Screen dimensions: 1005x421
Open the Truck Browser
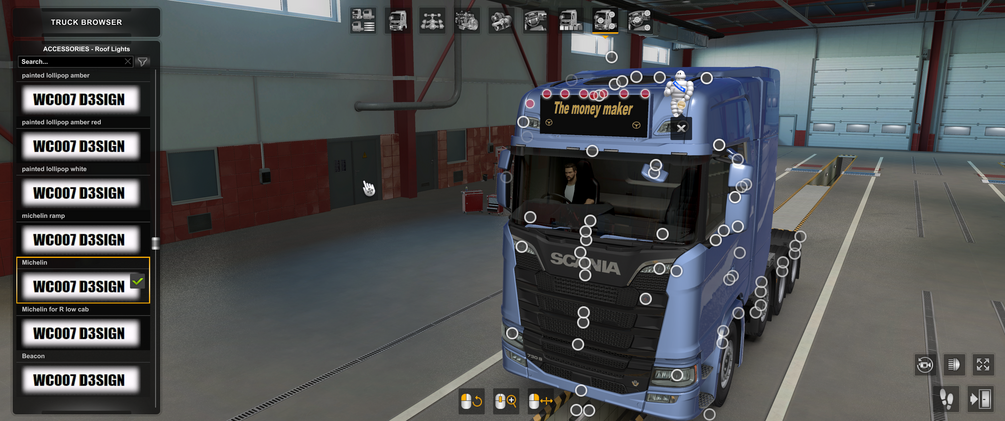click(86, 22)
